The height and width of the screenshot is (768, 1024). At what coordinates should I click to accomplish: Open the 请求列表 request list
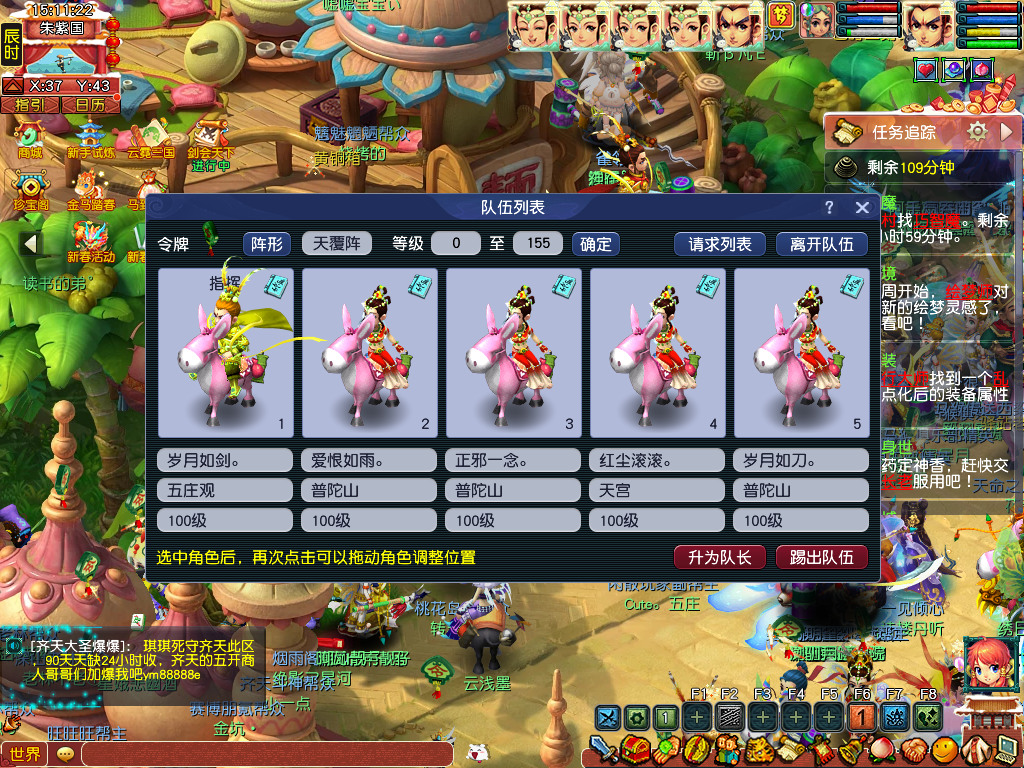(720, 243)
